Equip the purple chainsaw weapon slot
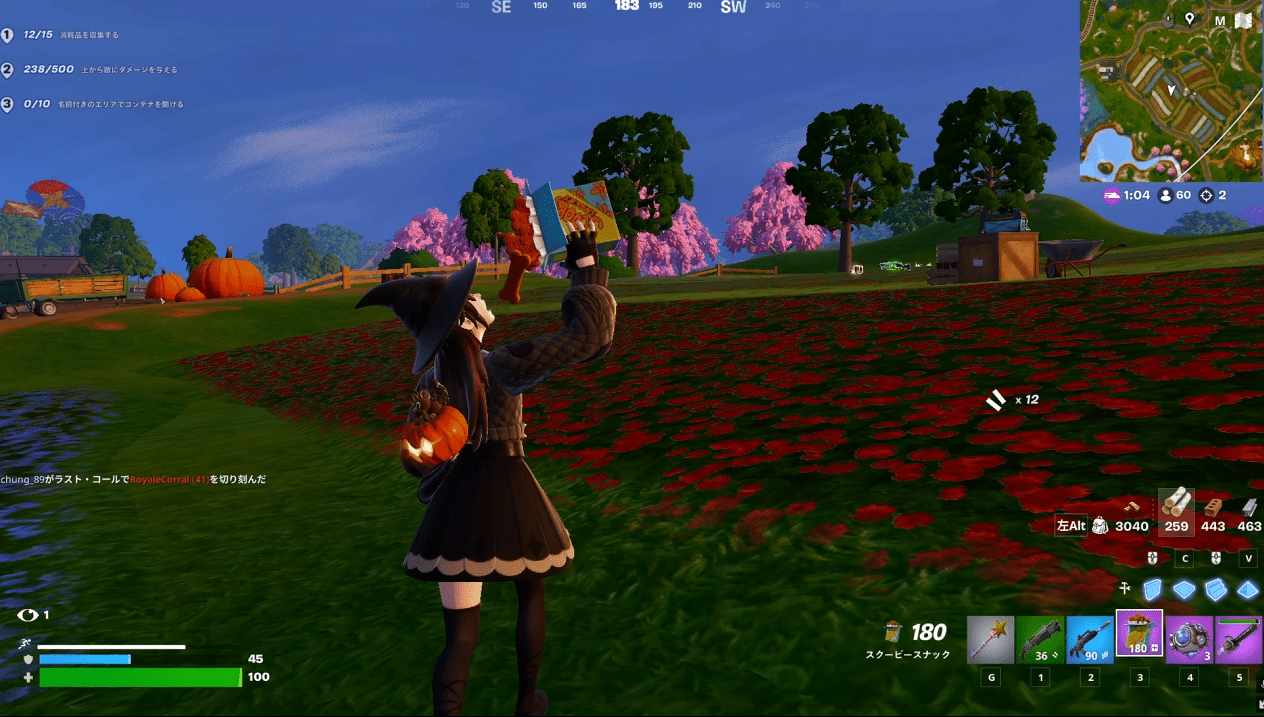The image size is (1264, 717). 1238,640
